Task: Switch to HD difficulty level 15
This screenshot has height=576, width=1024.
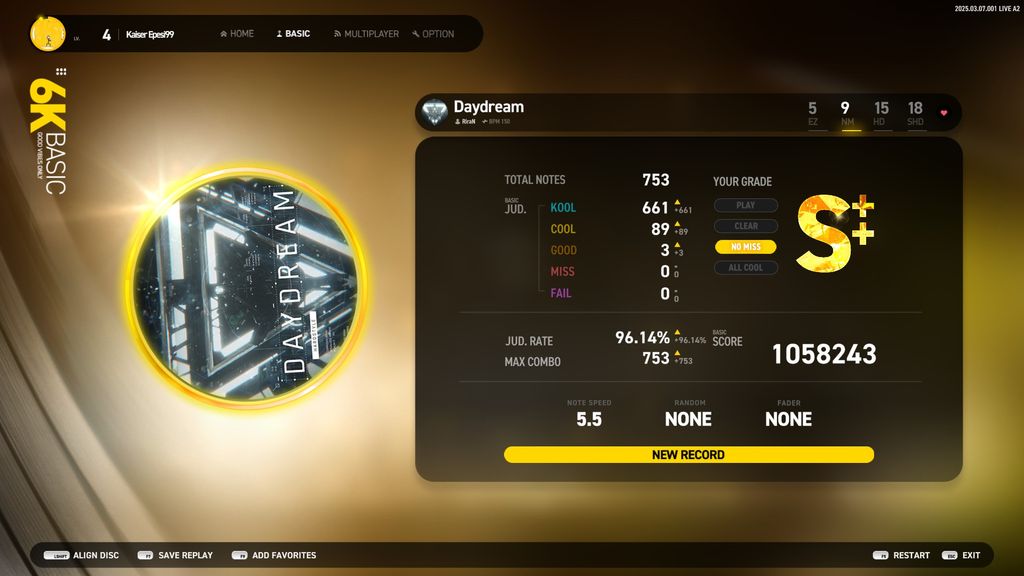Action: tap(880, 113)
